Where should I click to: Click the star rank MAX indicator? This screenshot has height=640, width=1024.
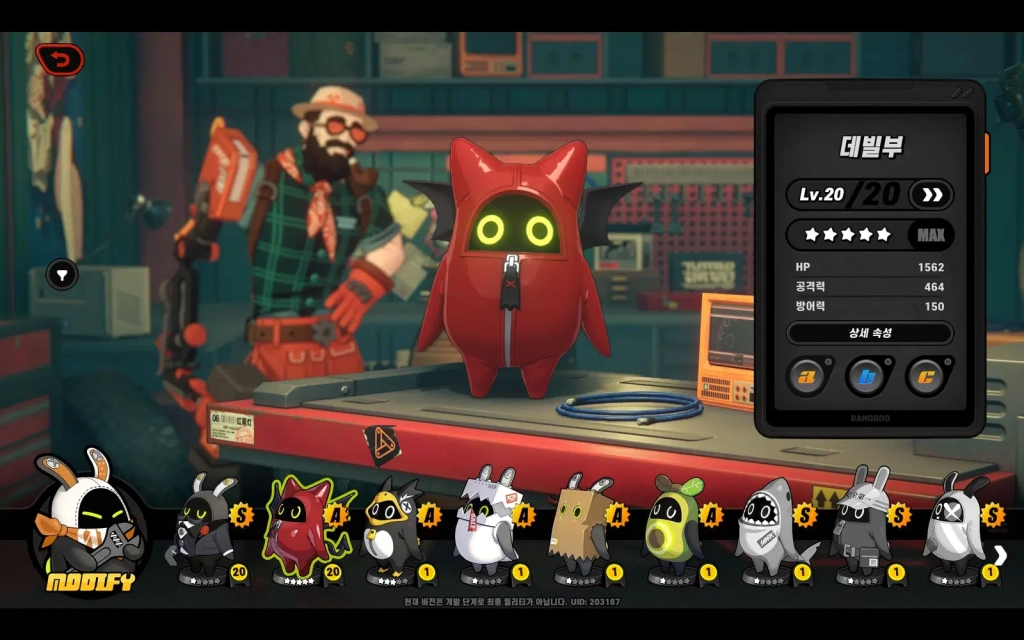[x=930, y=235]
